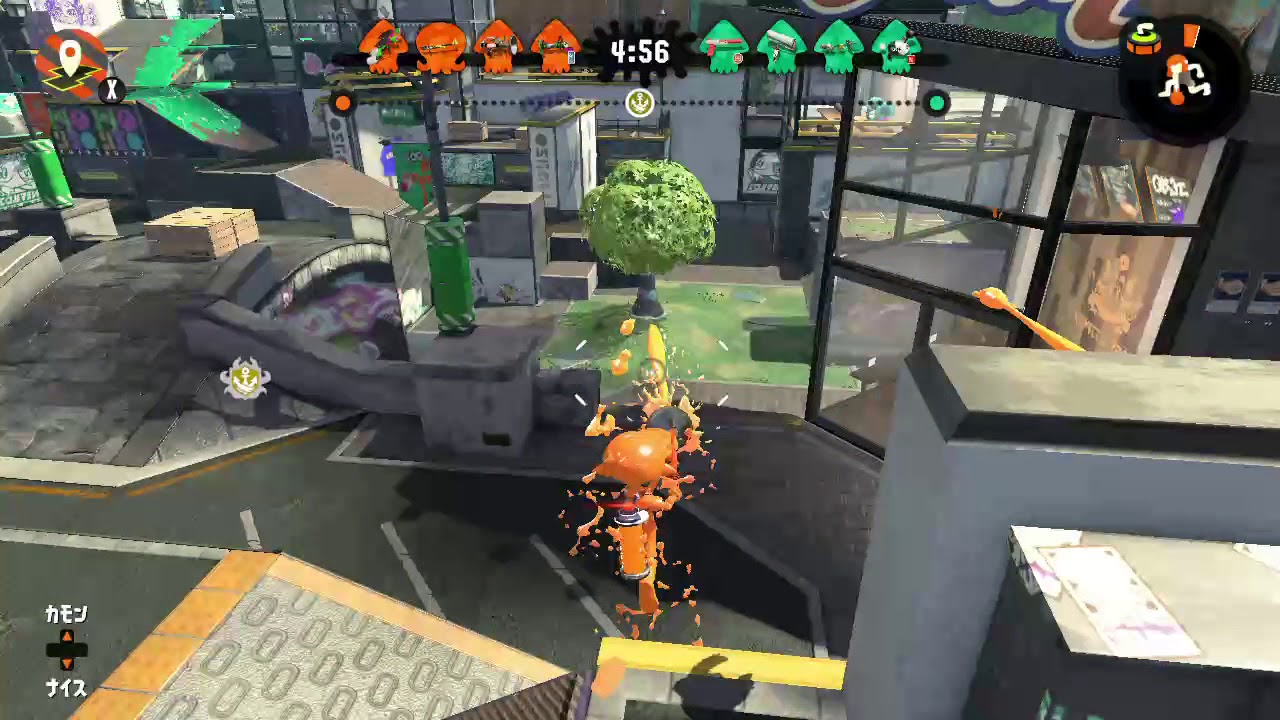Click the green squid carrying the roller weapon
This screenshot has height=720, width=1280.
(x=782, y=45)
